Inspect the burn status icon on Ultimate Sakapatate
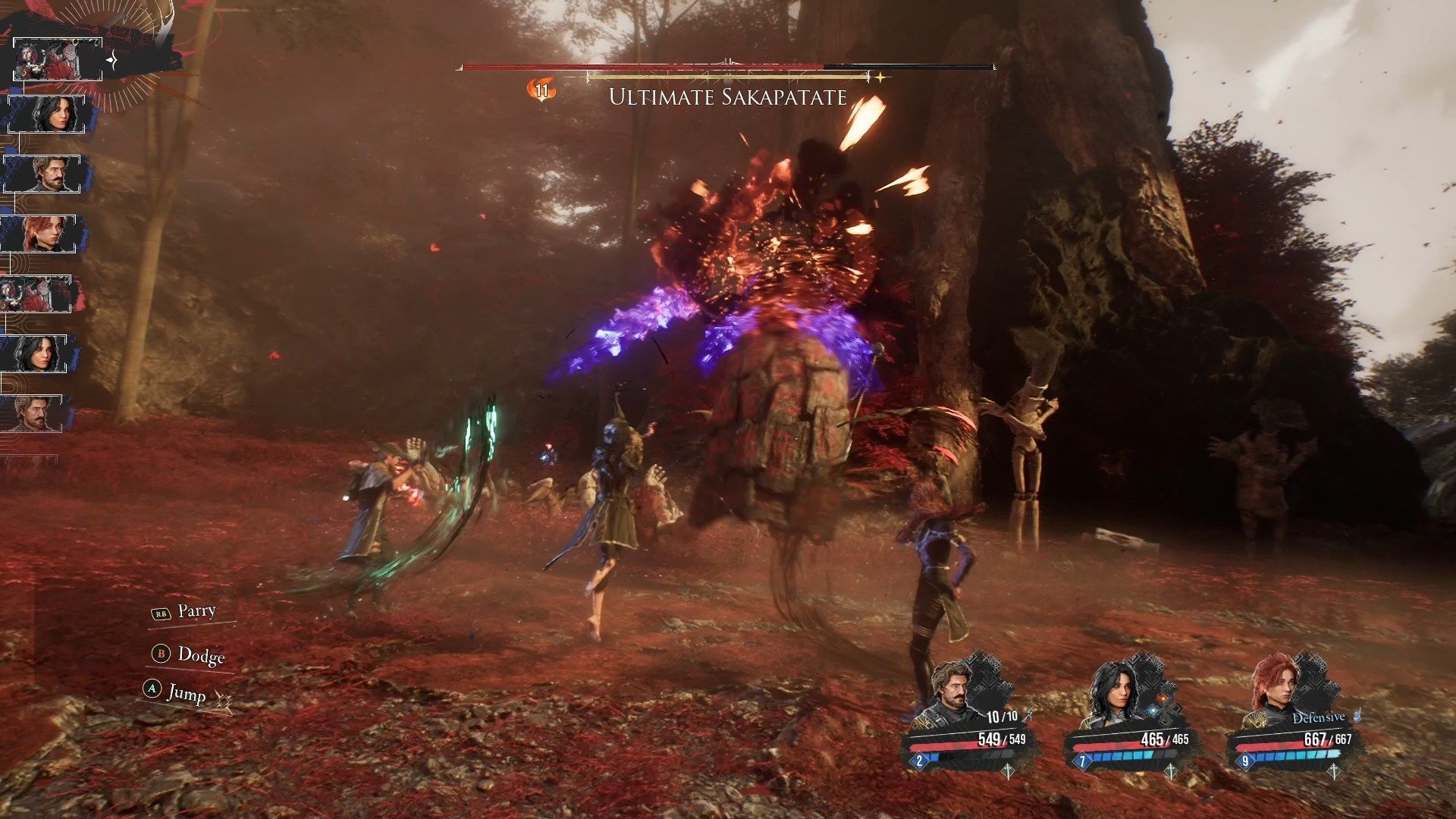This screenshot has height=819, width=1456. tap(541, 91)
